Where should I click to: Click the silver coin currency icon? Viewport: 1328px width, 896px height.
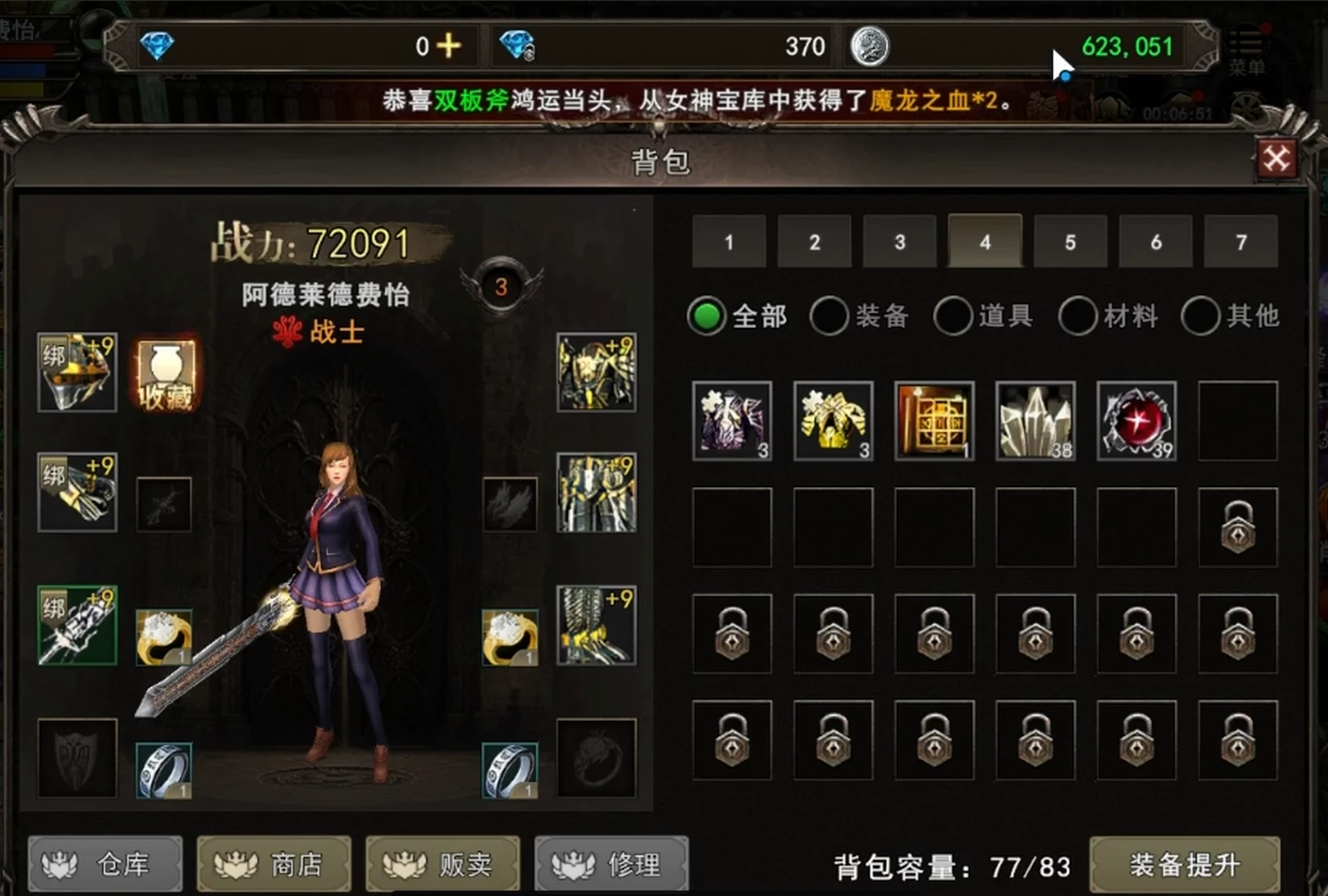(x=869, y=46)
